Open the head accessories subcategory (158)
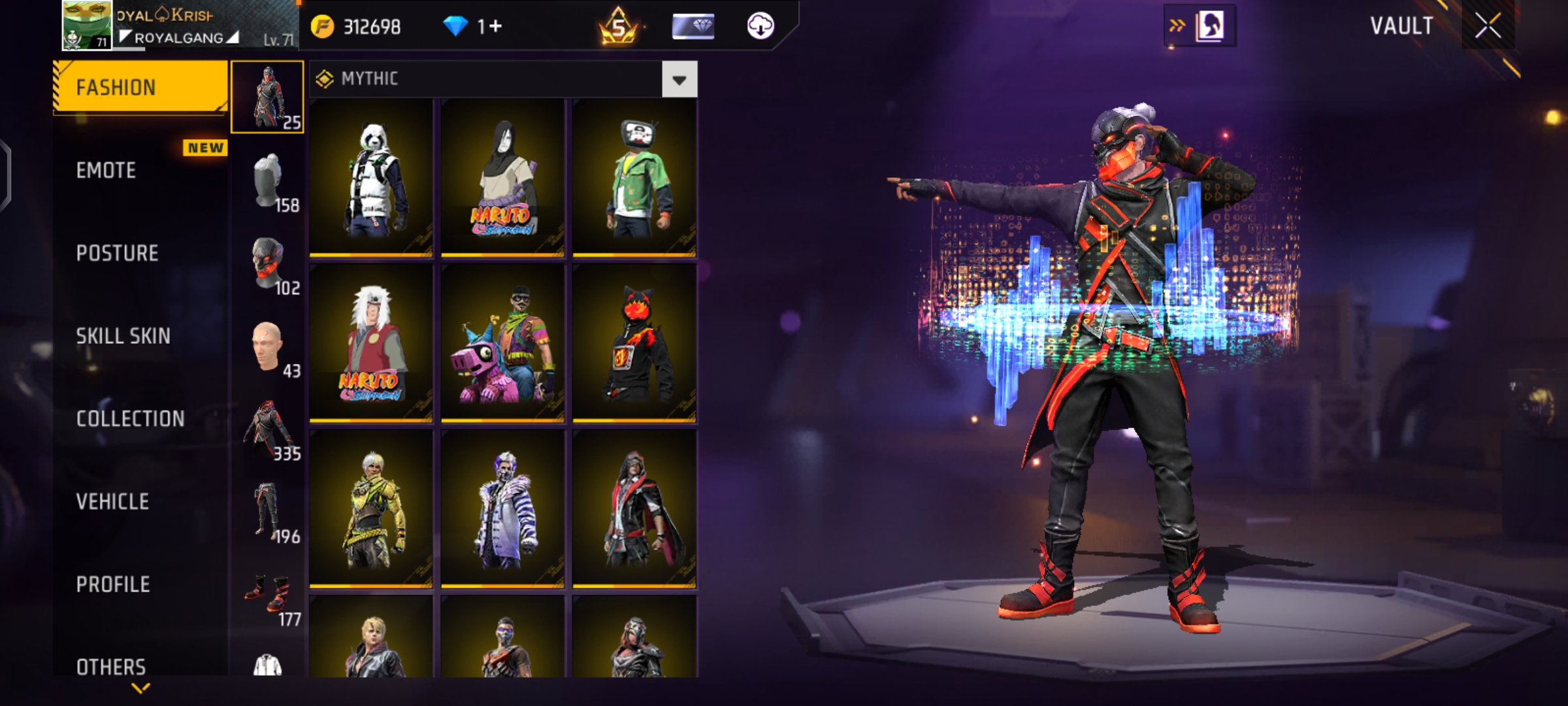 (x=268, y=182)
